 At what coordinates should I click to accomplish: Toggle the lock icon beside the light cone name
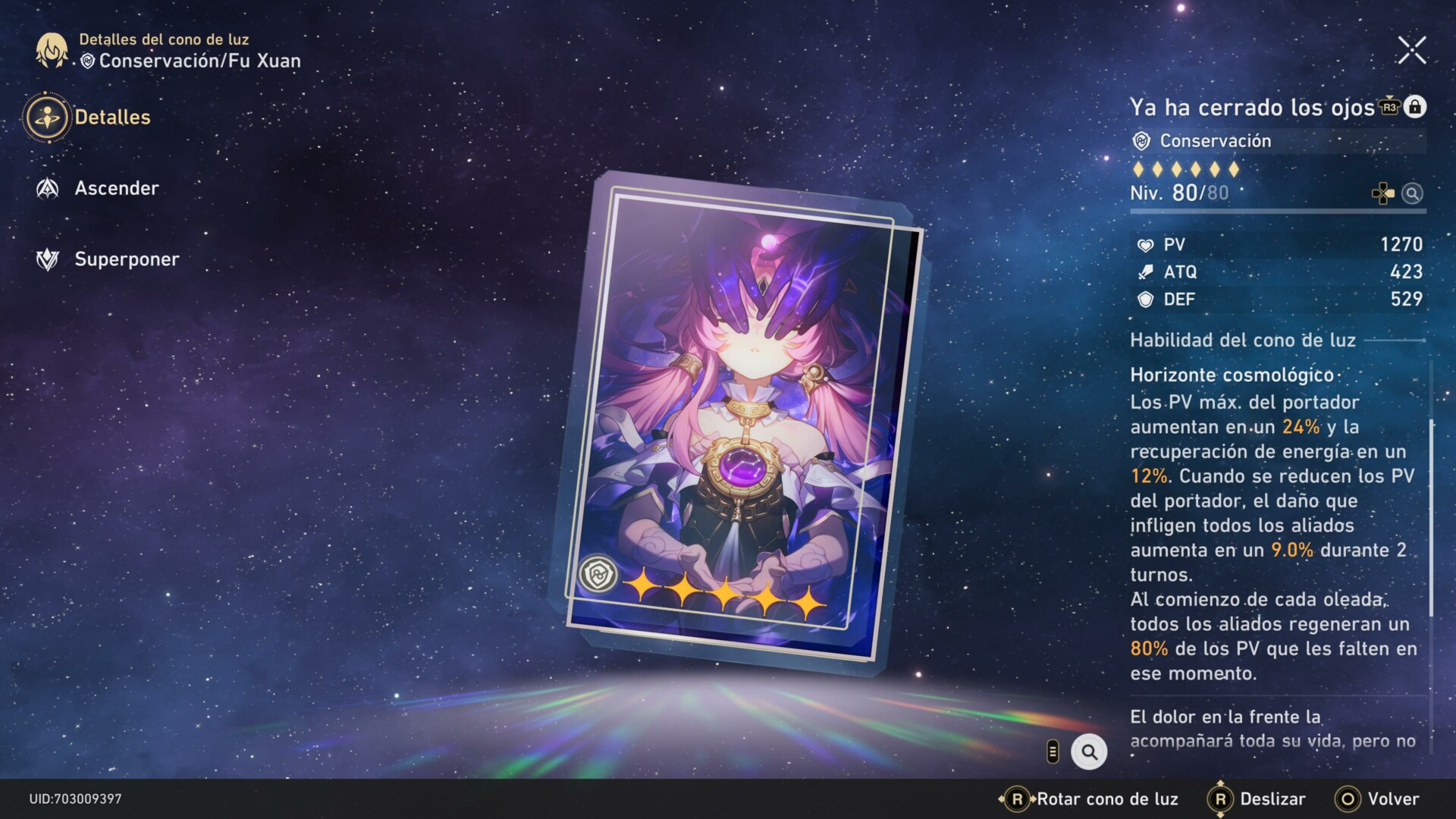coord(1414,107)
